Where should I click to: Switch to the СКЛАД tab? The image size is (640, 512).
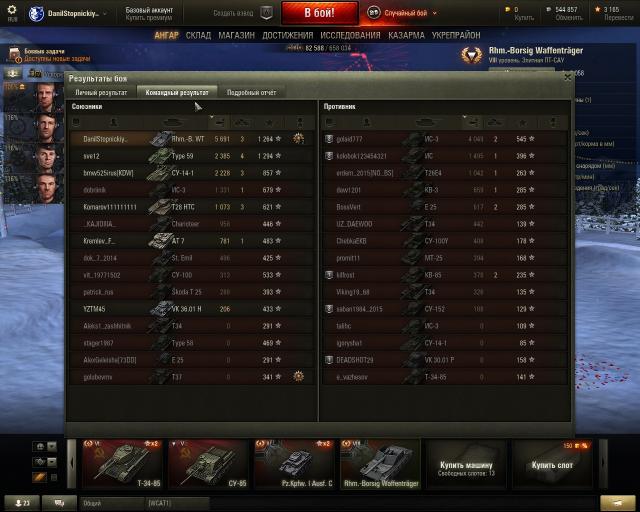[x=198, y=35]
